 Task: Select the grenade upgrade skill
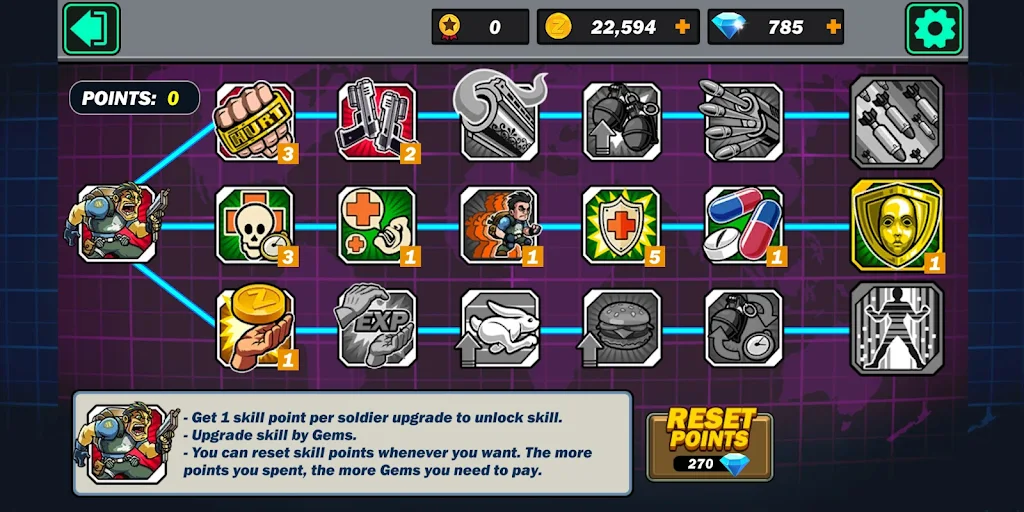point(622,121)
